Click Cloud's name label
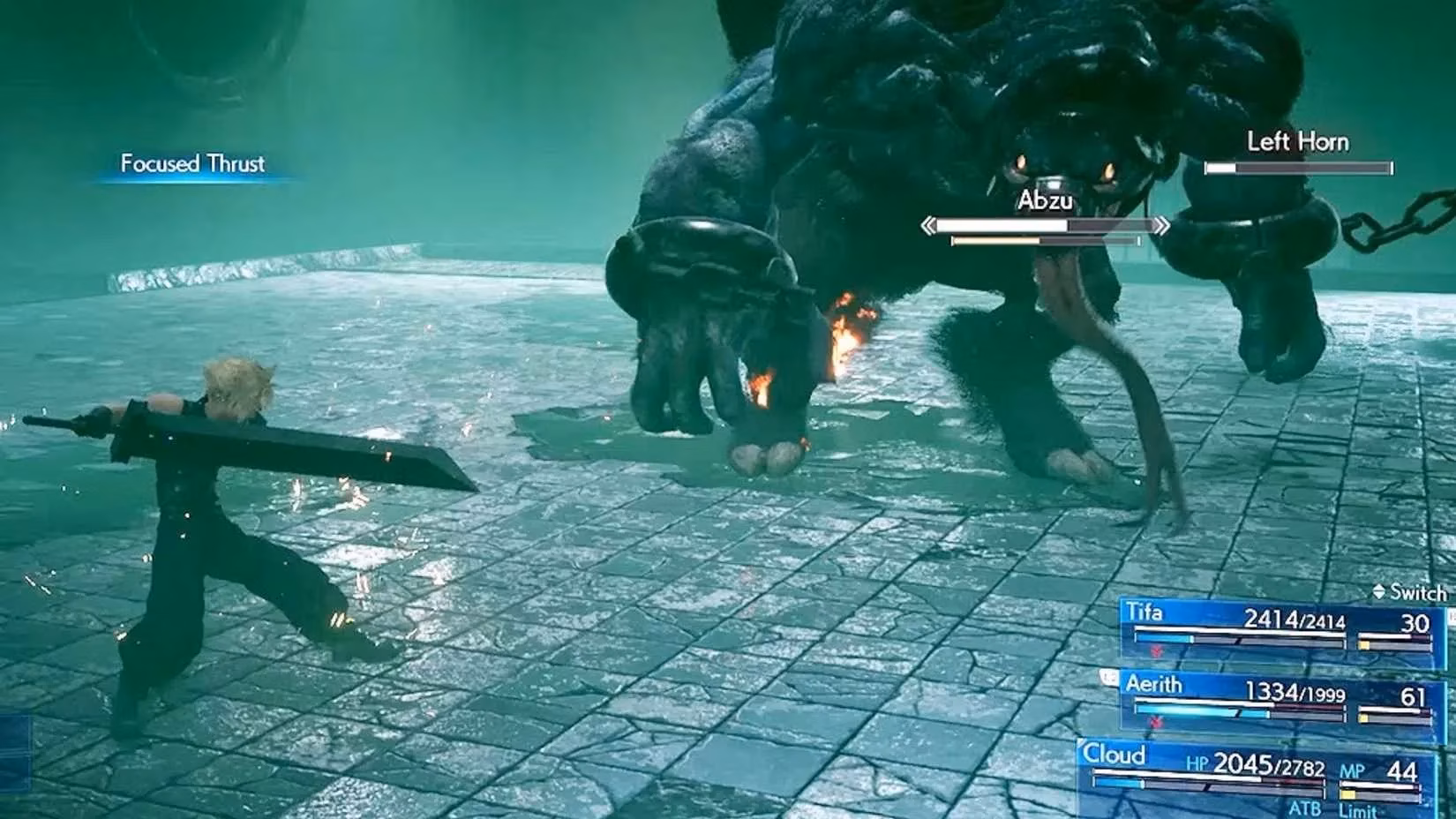1456x819 pixels. click(1115, 756)
